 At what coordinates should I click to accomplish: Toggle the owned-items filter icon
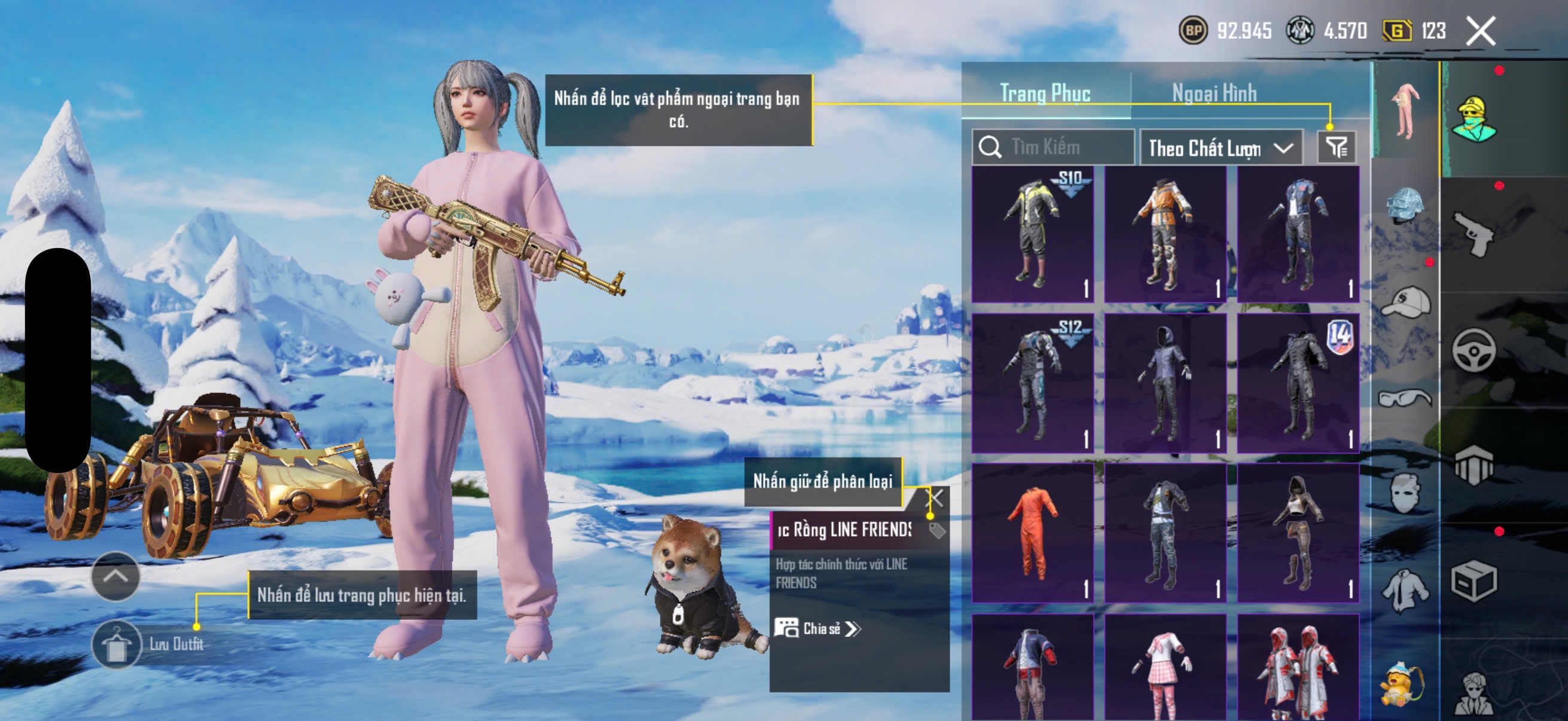(x=1337, y=147)
